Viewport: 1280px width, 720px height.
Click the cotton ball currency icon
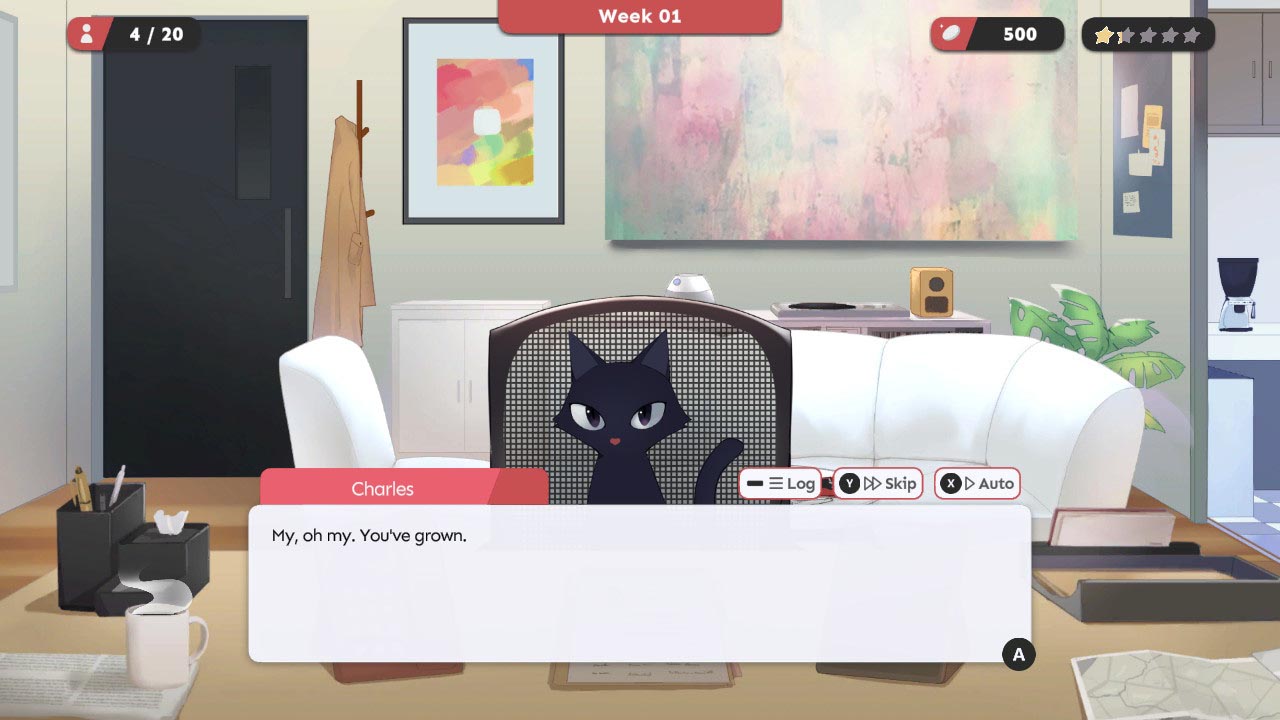click(952, 33)
